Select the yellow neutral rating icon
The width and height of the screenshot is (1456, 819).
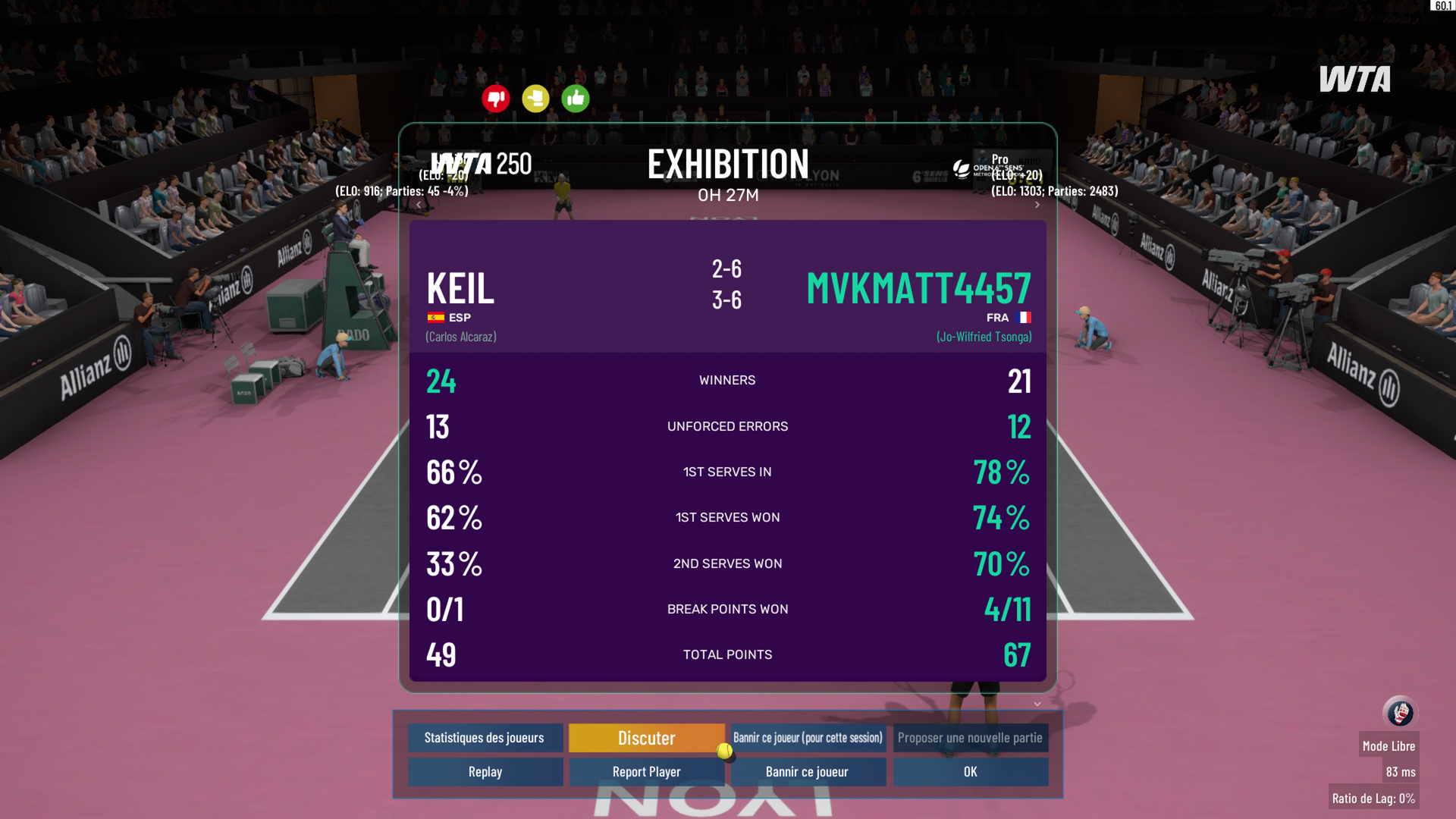535,99
